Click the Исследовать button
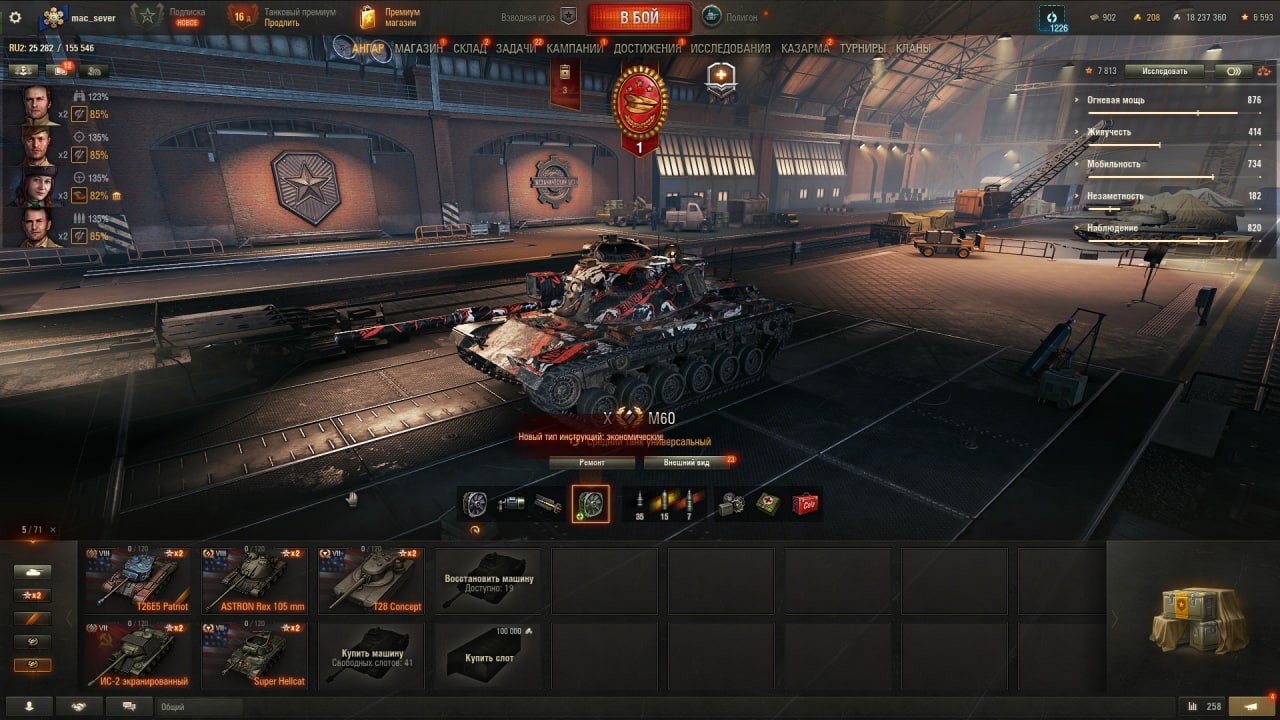Screen dimensions: 1280x720 click(1163, 71)
